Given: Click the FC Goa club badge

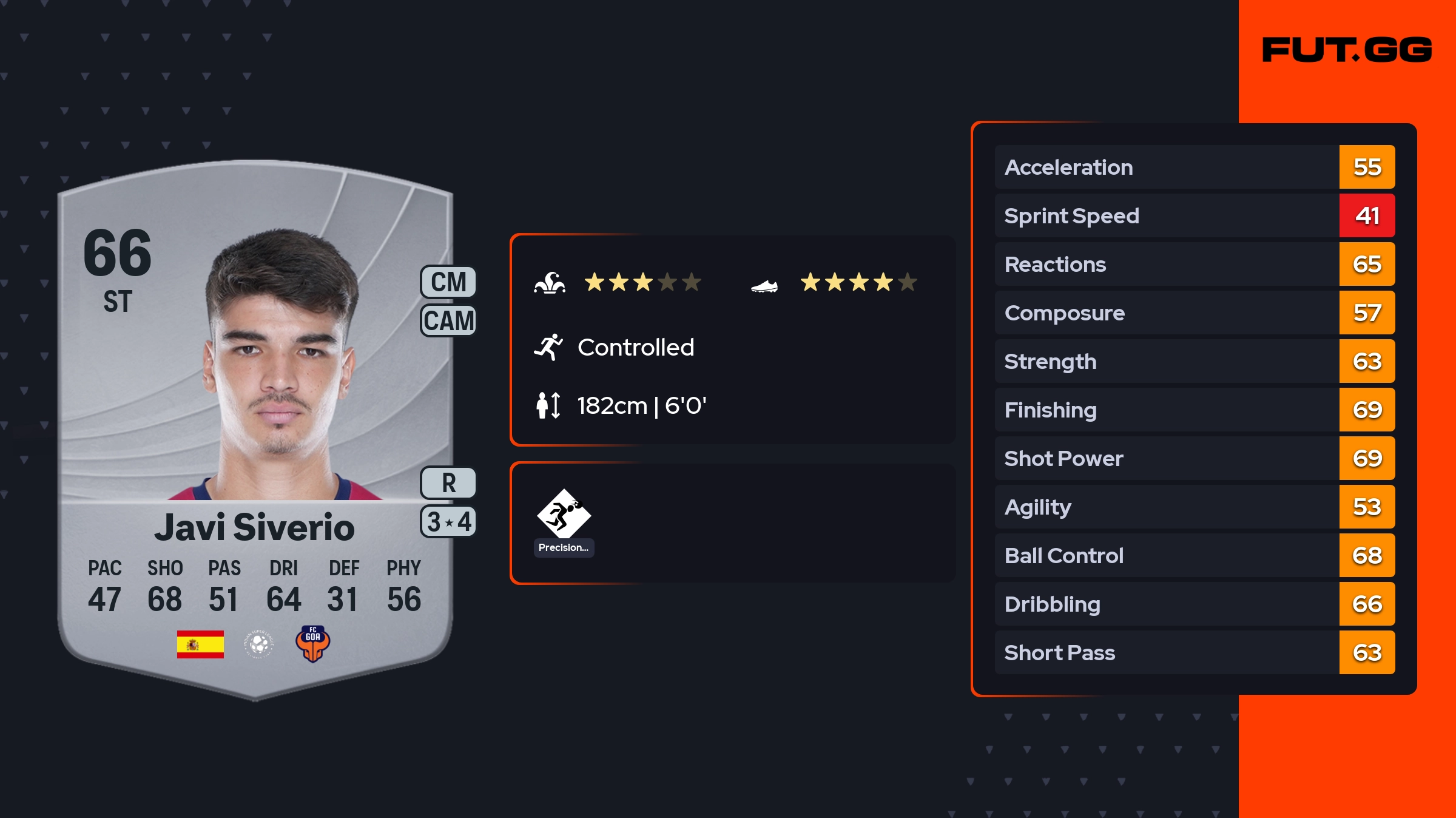Looking at the screenshot, I should click(312, 644).
